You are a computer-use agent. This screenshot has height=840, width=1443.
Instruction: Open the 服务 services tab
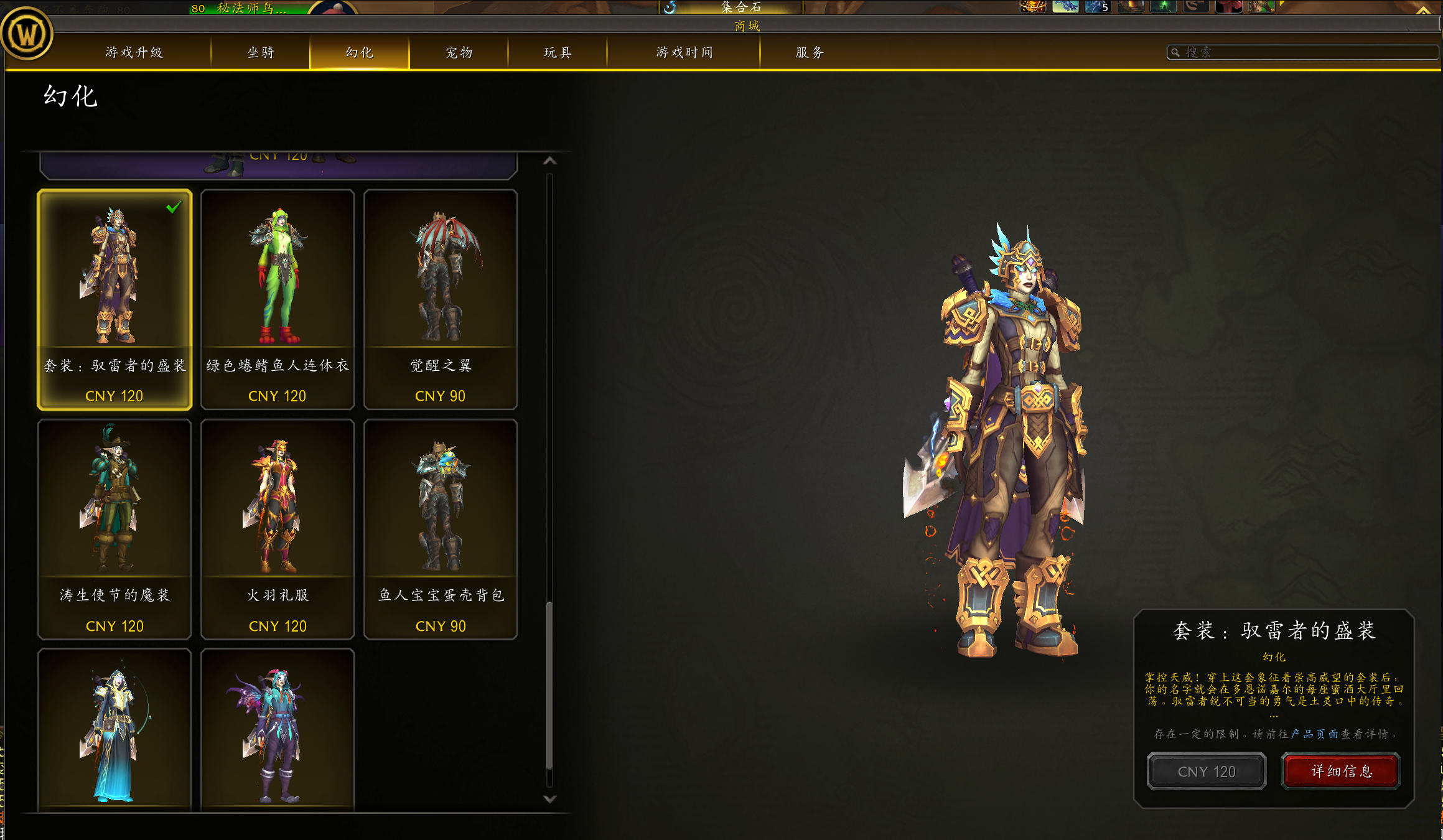pos(810,52)
